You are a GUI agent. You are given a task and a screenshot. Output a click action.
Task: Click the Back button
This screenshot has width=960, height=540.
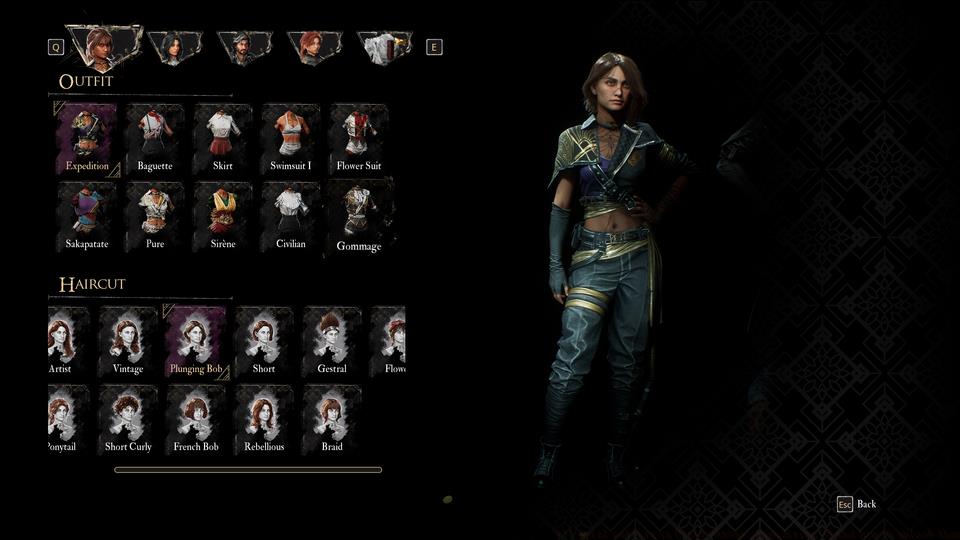(857, 504)
